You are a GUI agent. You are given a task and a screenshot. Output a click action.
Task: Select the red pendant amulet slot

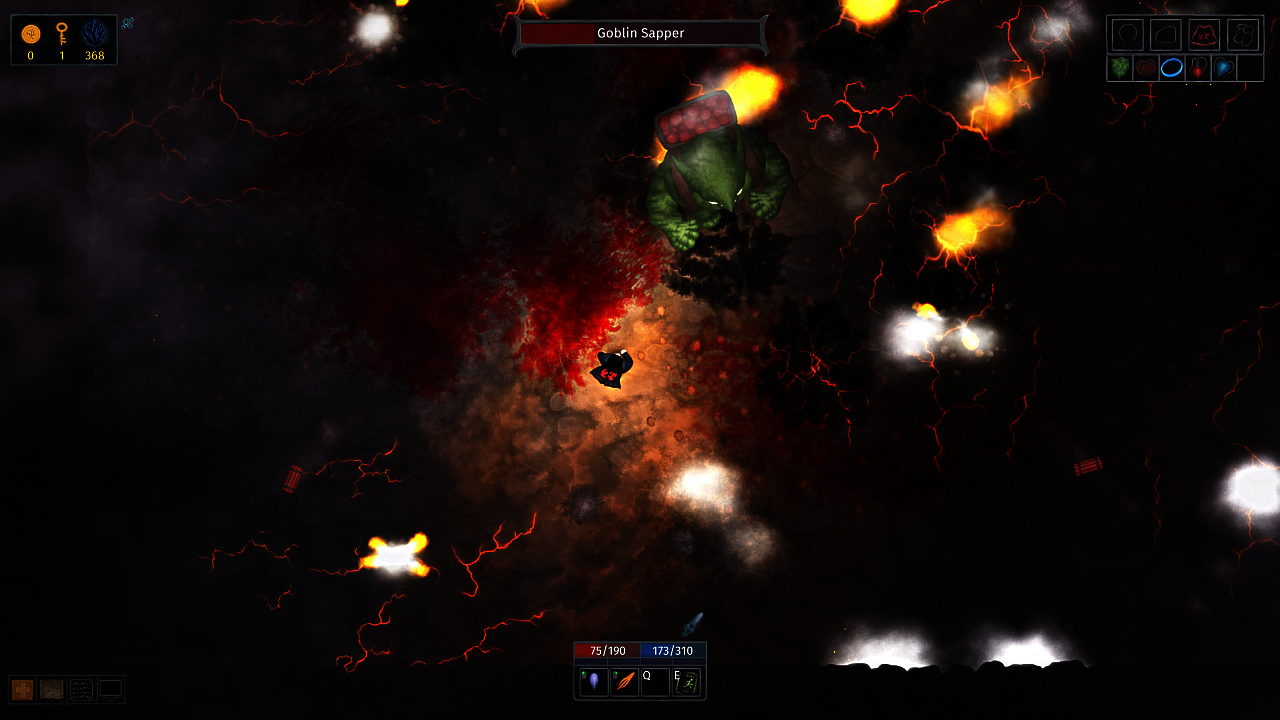[1198, 68]
